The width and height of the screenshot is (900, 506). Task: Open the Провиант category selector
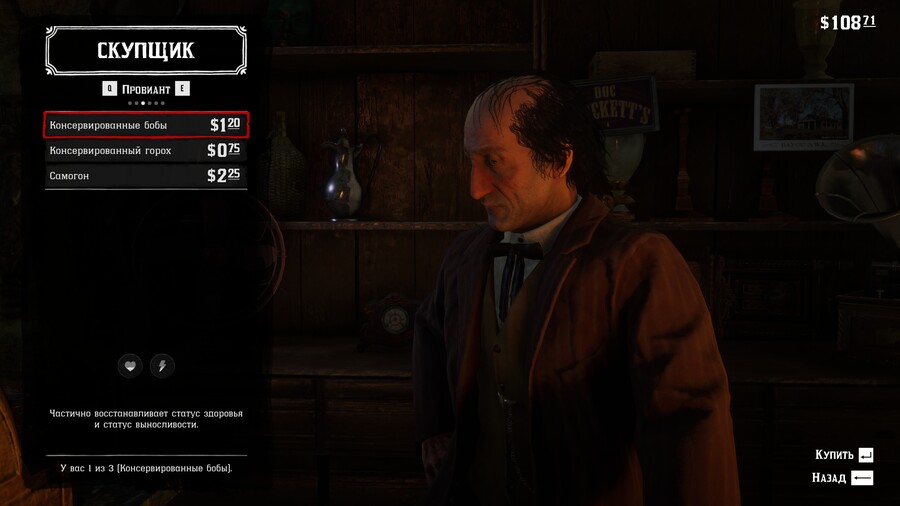click(x=145, y=88)
